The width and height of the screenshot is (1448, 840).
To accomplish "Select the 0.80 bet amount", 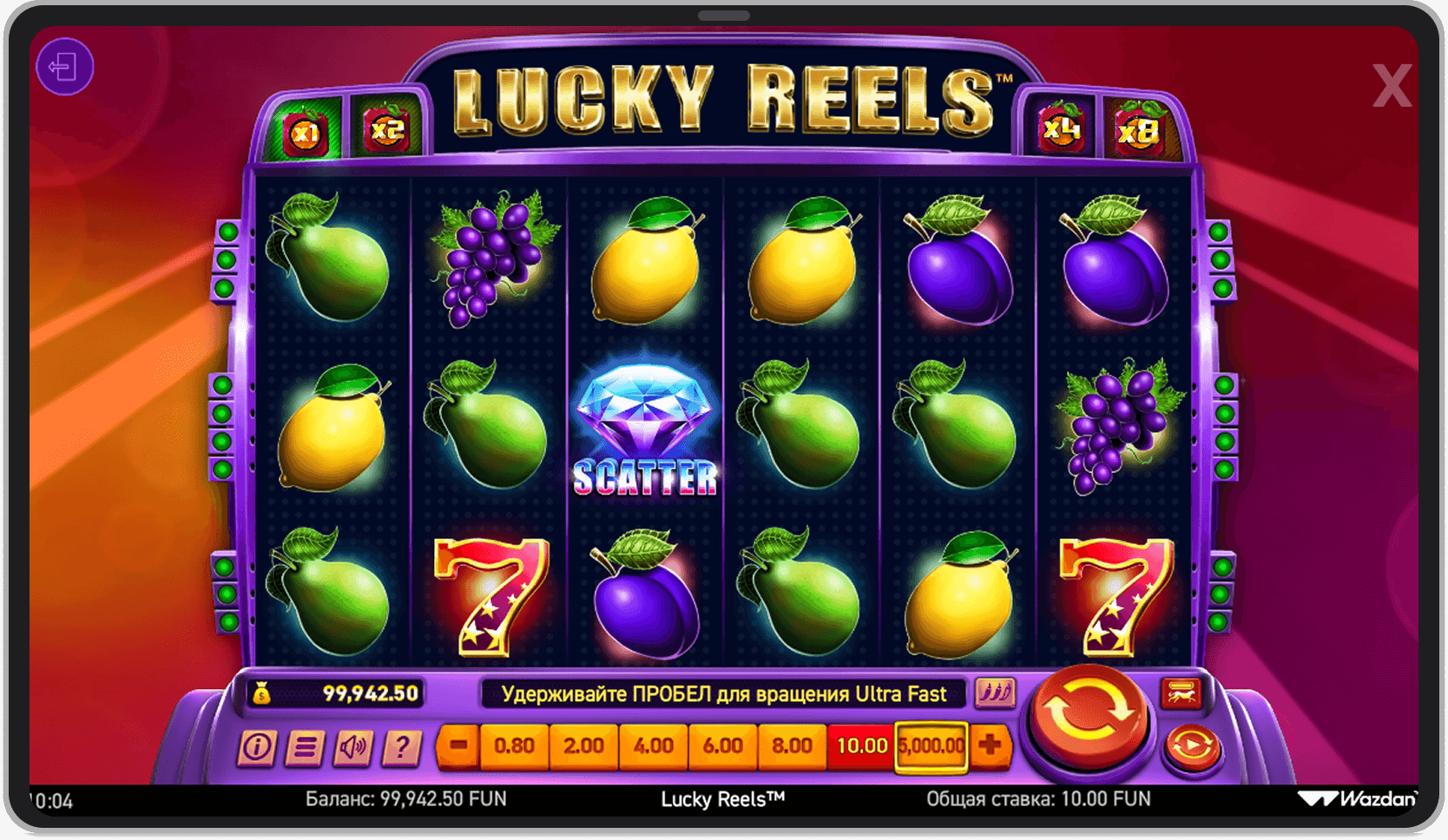I will click(x=514, y=746).
